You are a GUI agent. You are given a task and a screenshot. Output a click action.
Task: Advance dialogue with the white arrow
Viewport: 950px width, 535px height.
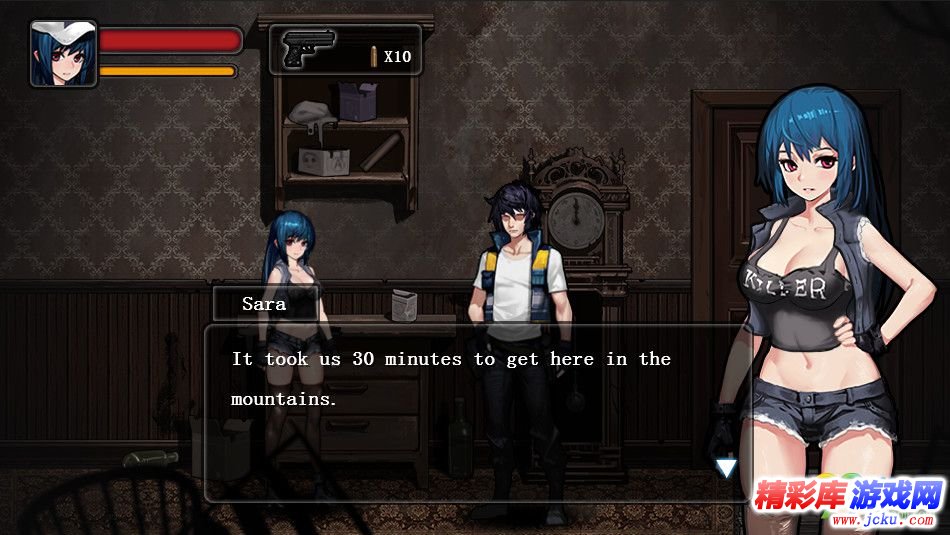(x=726, y=467)
